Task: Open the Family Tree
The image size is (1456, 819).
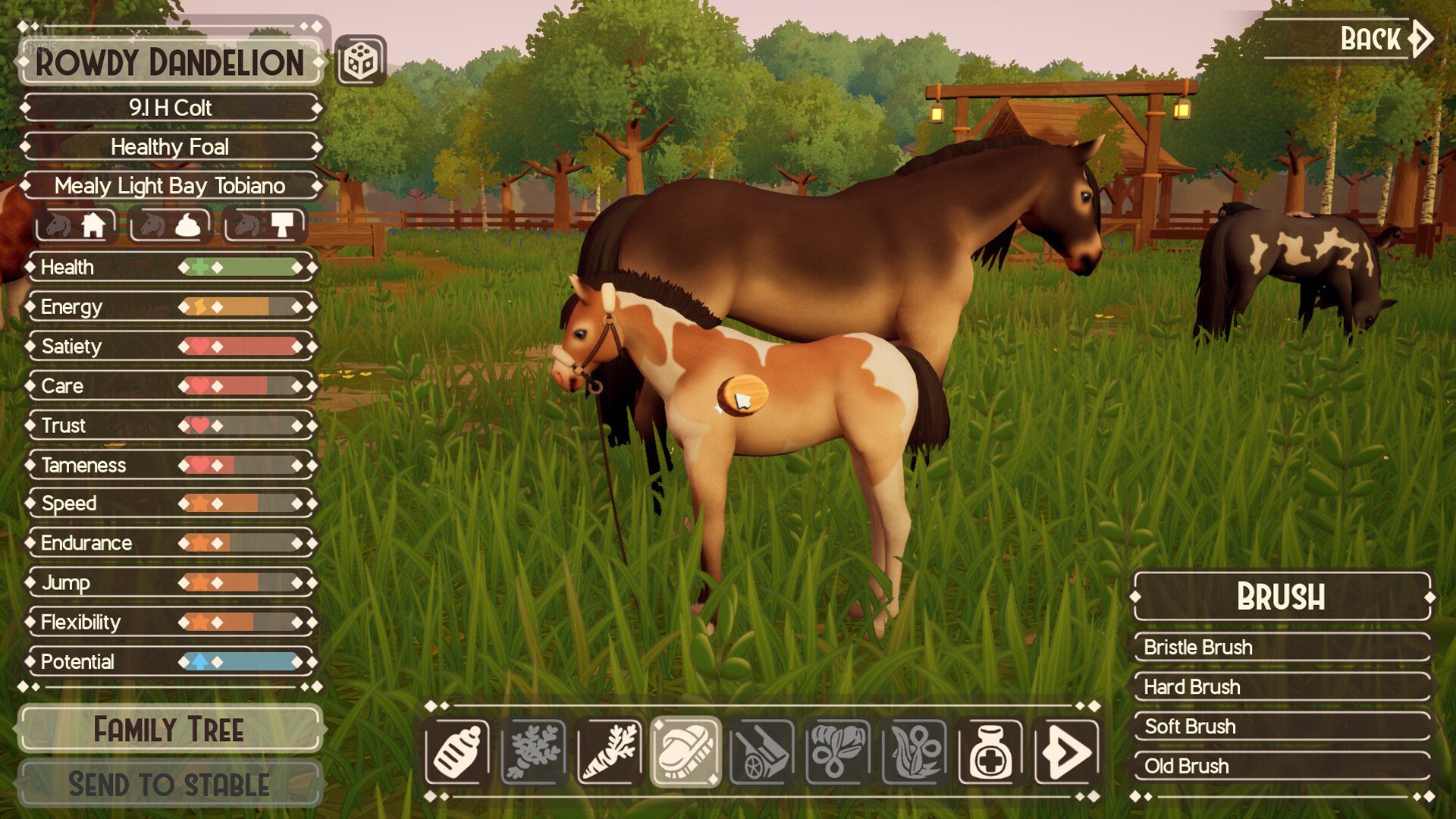Action: coord(170,730)
